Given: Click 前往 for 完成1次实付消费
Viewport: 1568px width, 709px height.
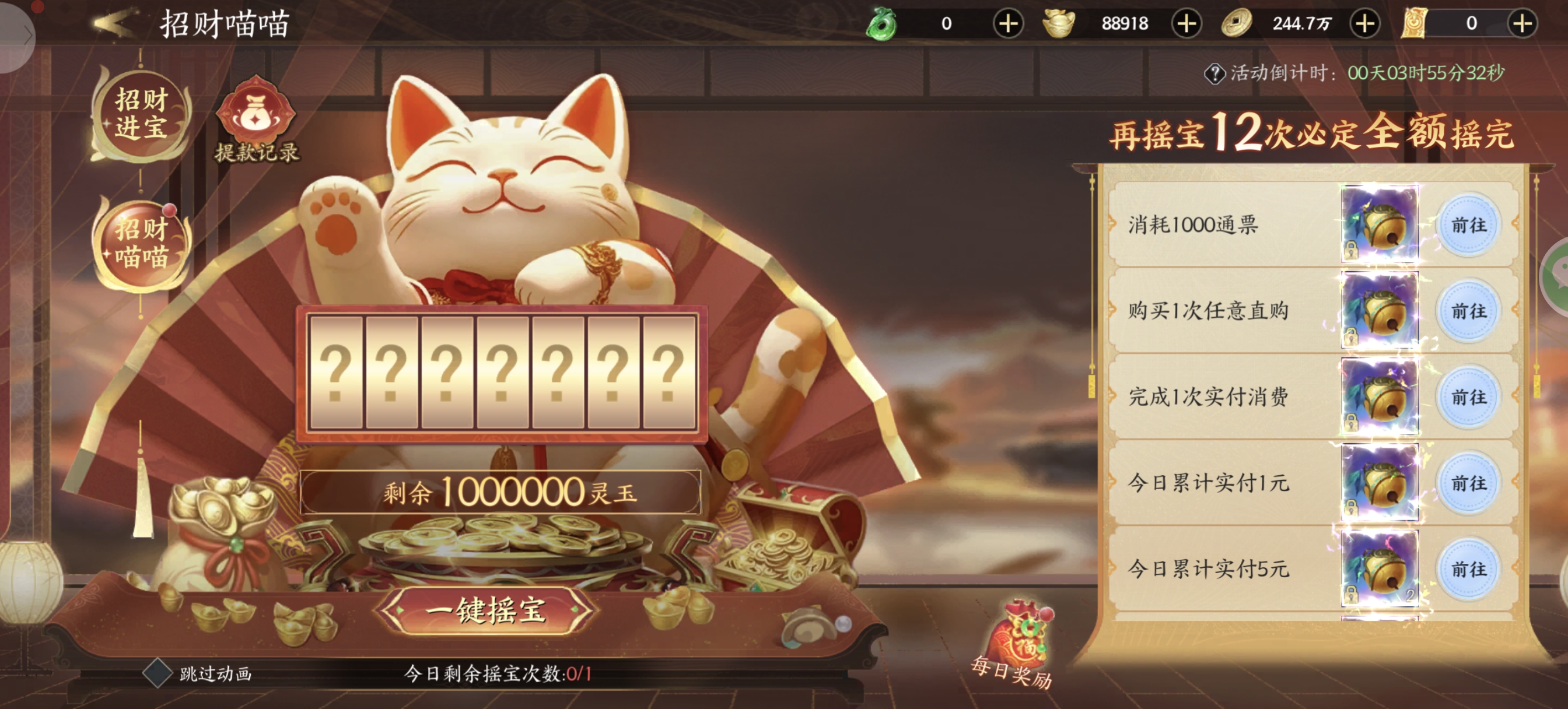Looking at the screenshot, I should 1468,397.
